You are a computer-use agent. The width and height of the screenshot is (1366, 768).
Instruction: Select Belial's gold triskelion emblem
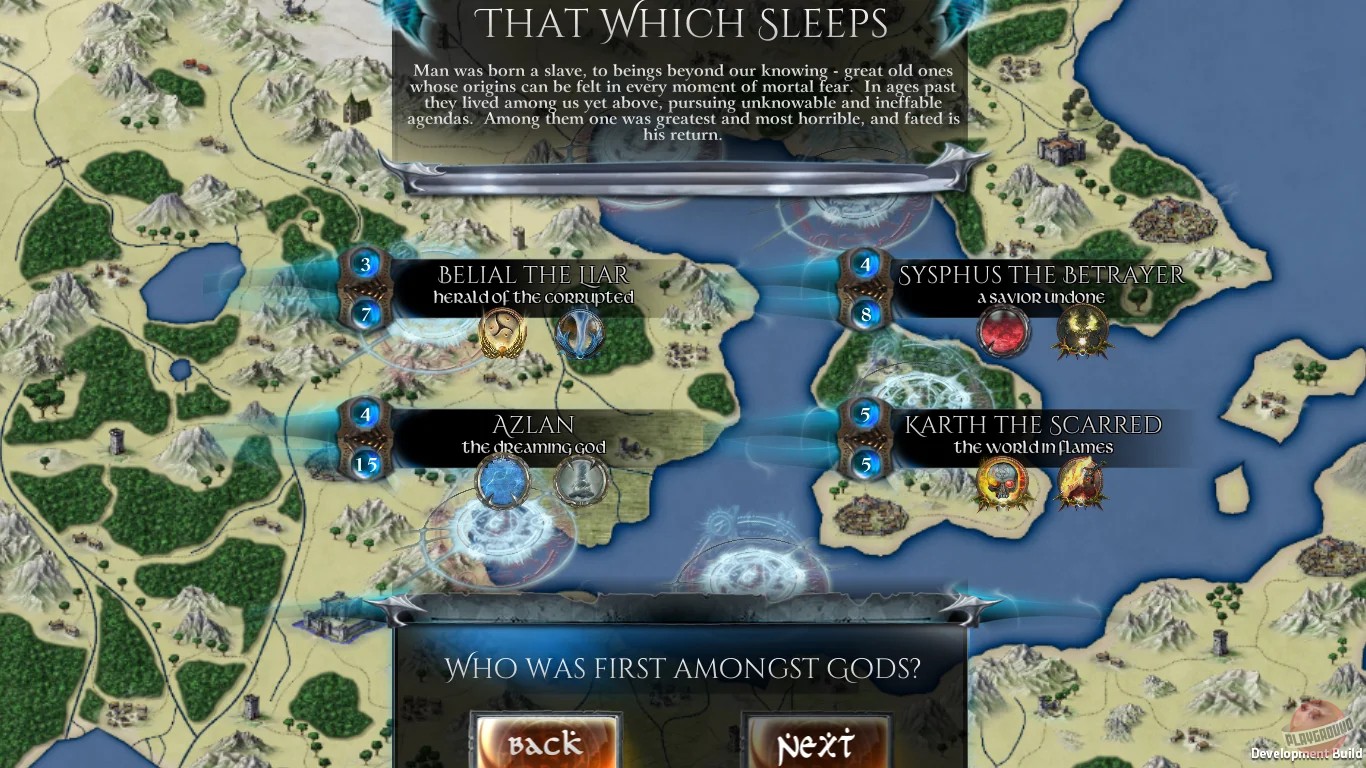[502, 333]
